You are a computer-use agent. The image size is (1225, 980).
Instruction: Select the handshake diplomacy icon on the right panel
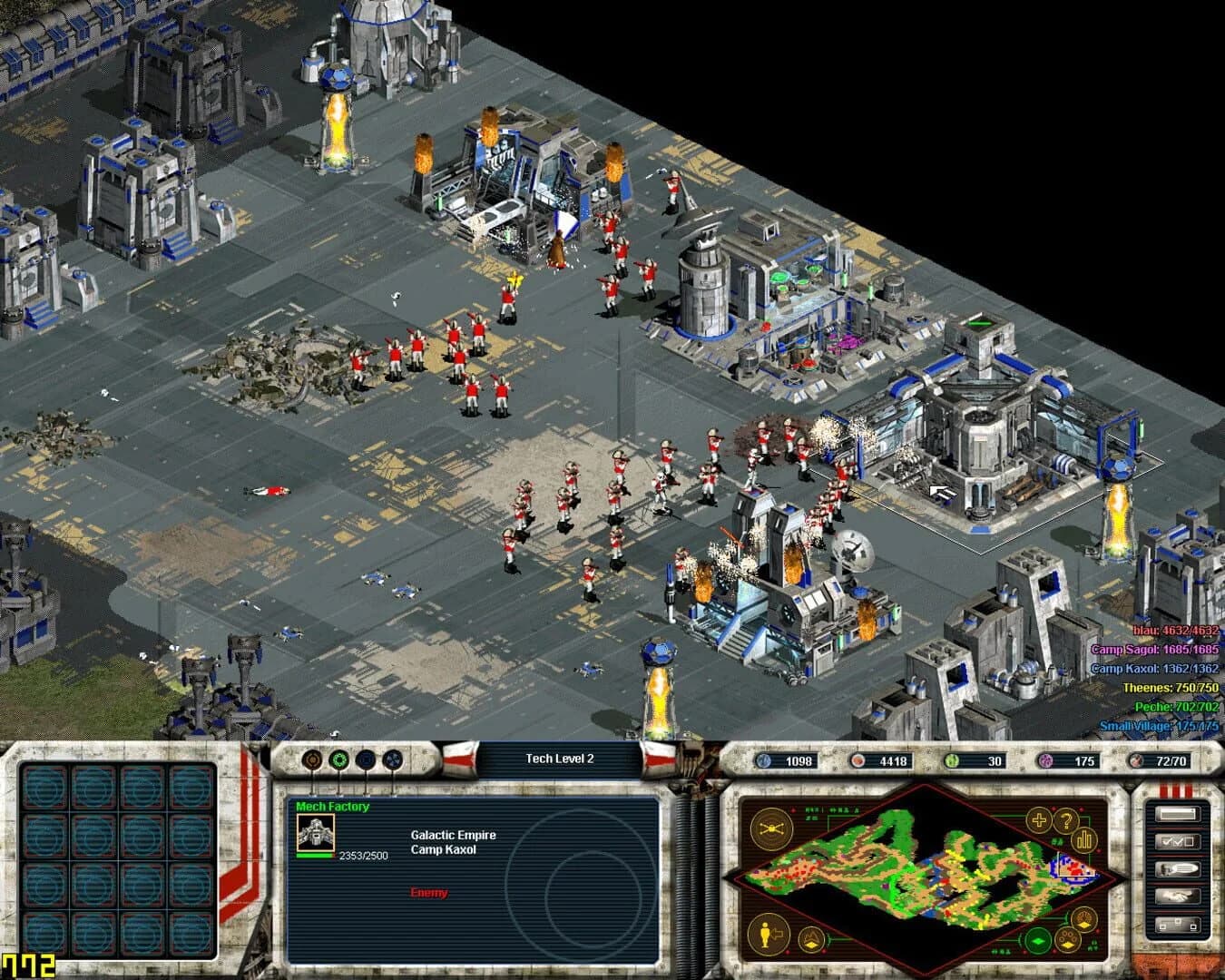(x=1178, y=896)
